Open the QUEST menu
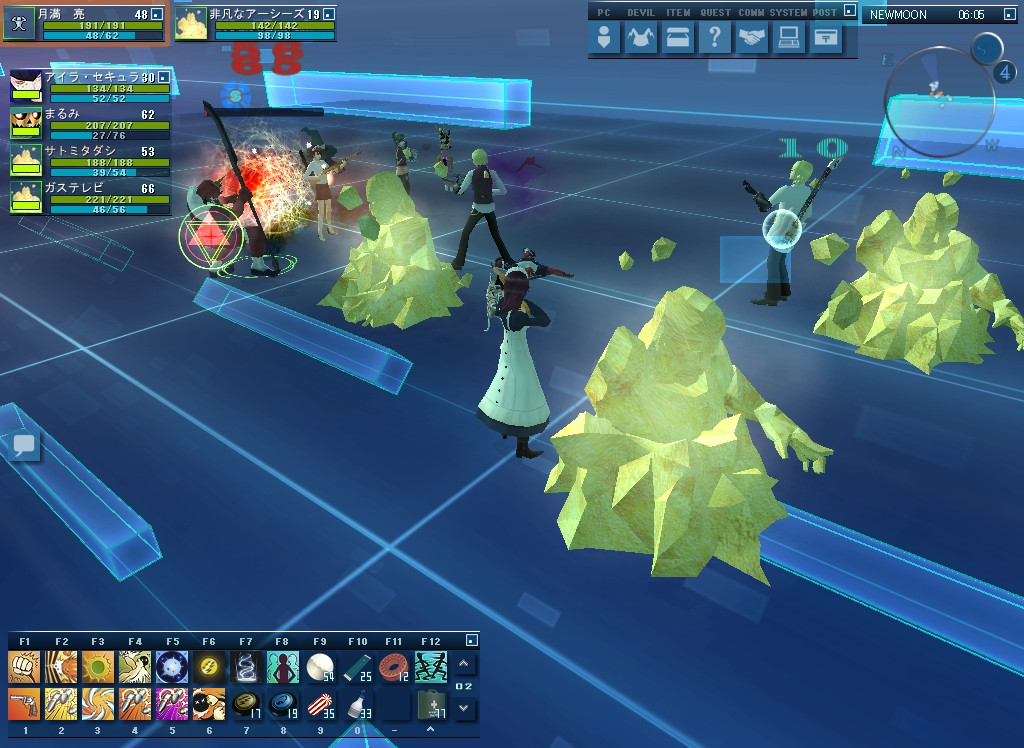This screenshot has height=748, width=1024. (714, 38)
